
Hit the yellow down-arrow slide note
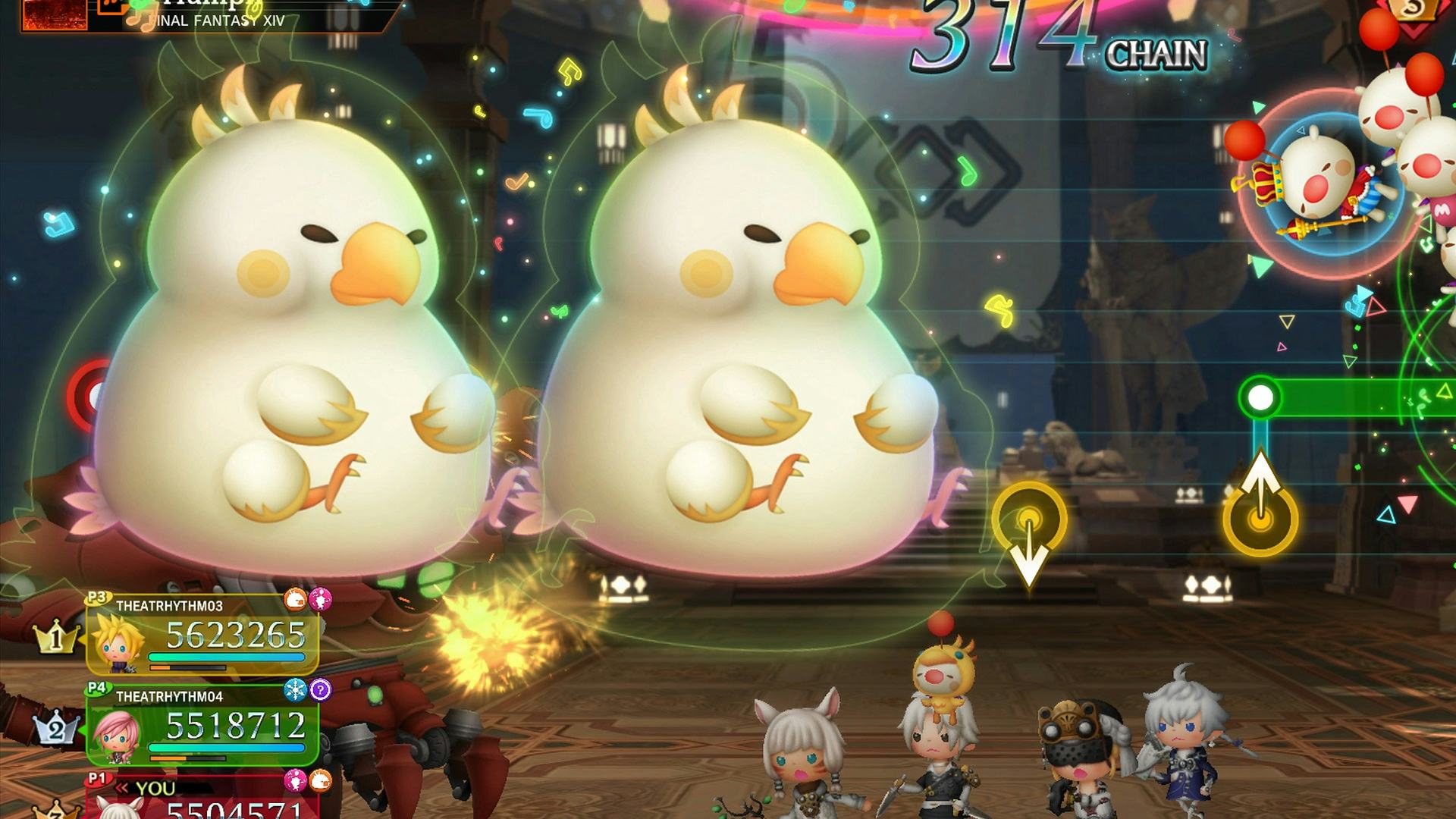tap(1029, 522)
